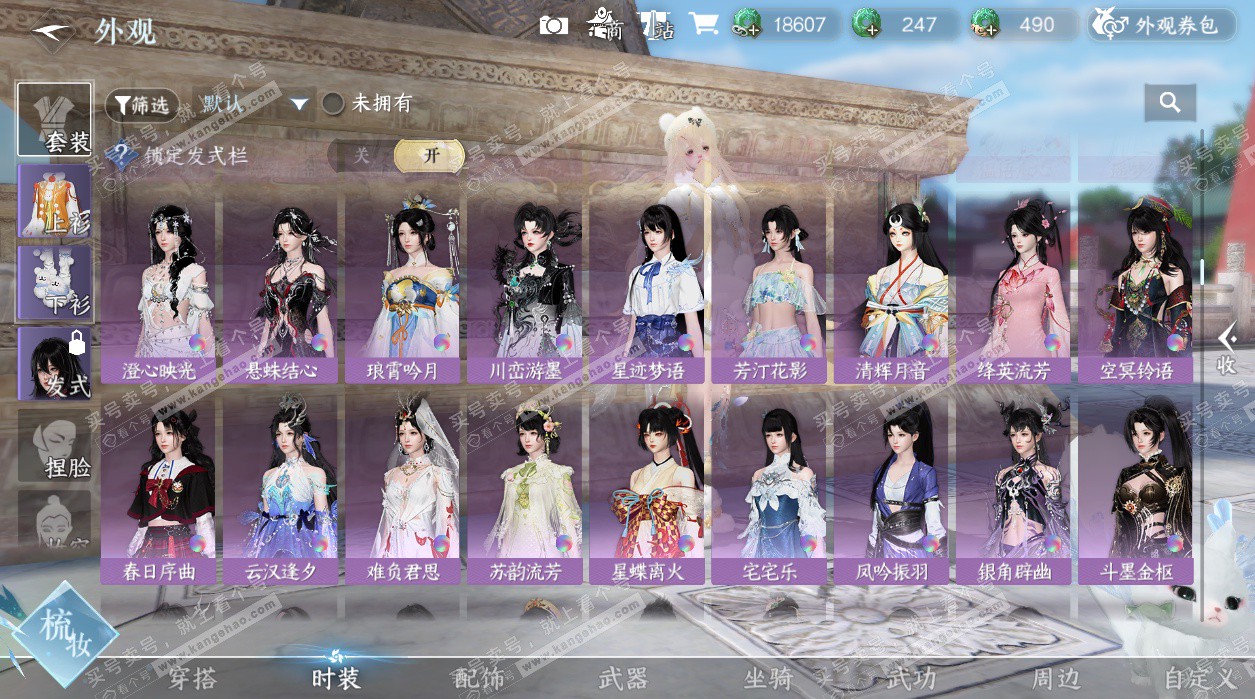Screen dimensions: 1255x699
Task: Open the shopping cart
Action: click(704, 25)
